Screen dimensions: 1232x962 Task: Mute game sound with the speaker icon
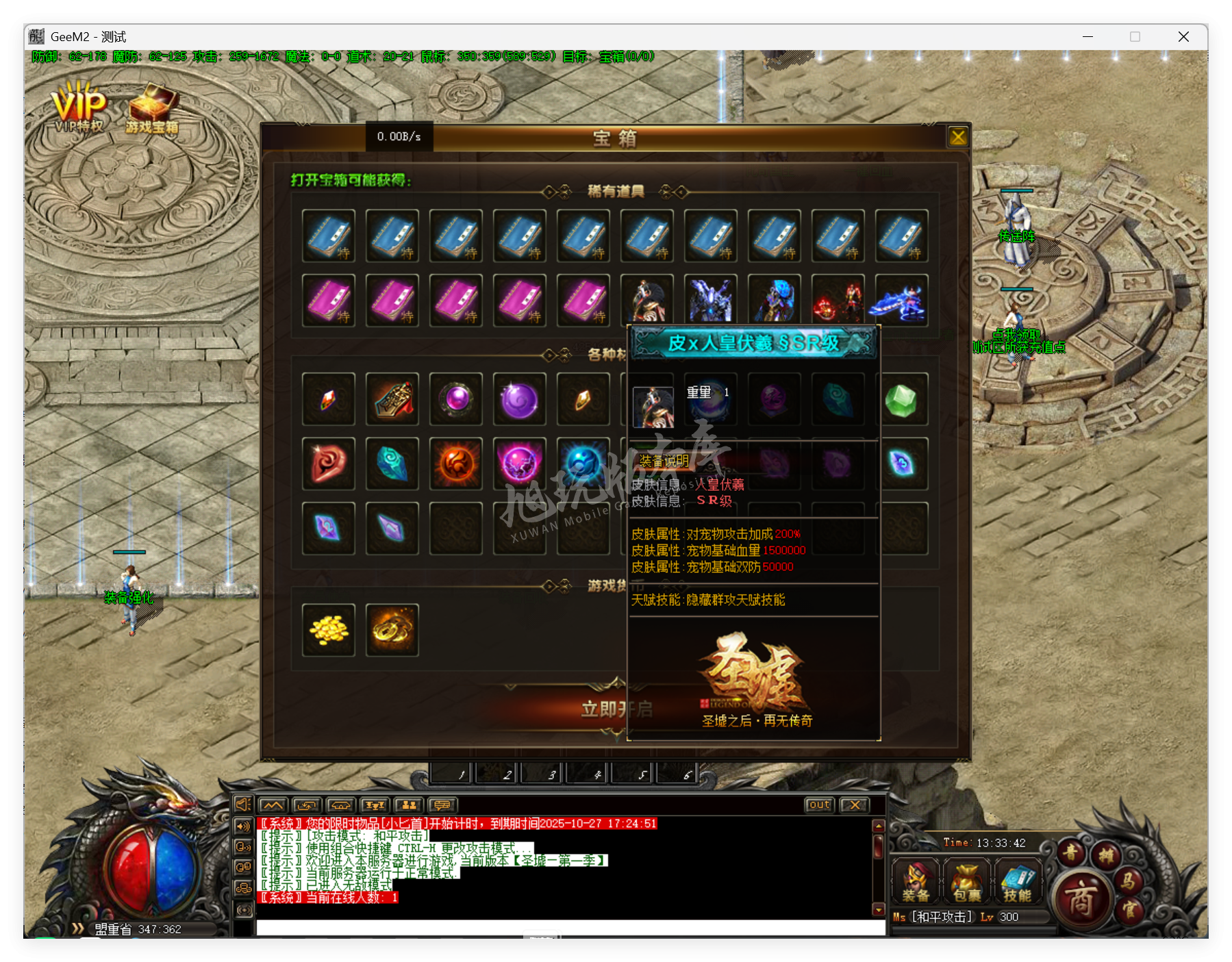point(243,805)
